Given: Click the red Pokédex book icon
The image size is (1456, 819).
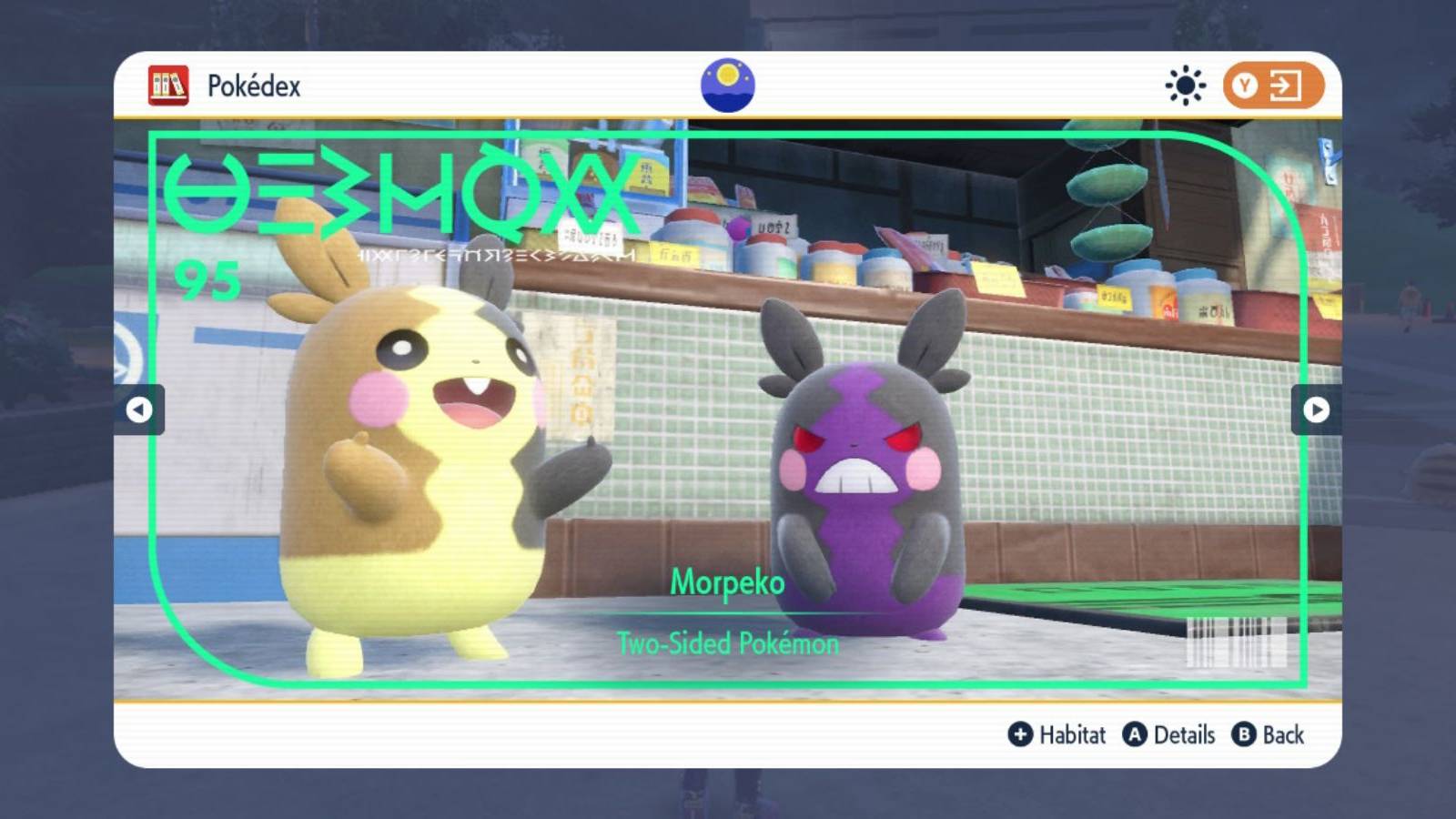Looking at the screenshot, I should [168, 86].
